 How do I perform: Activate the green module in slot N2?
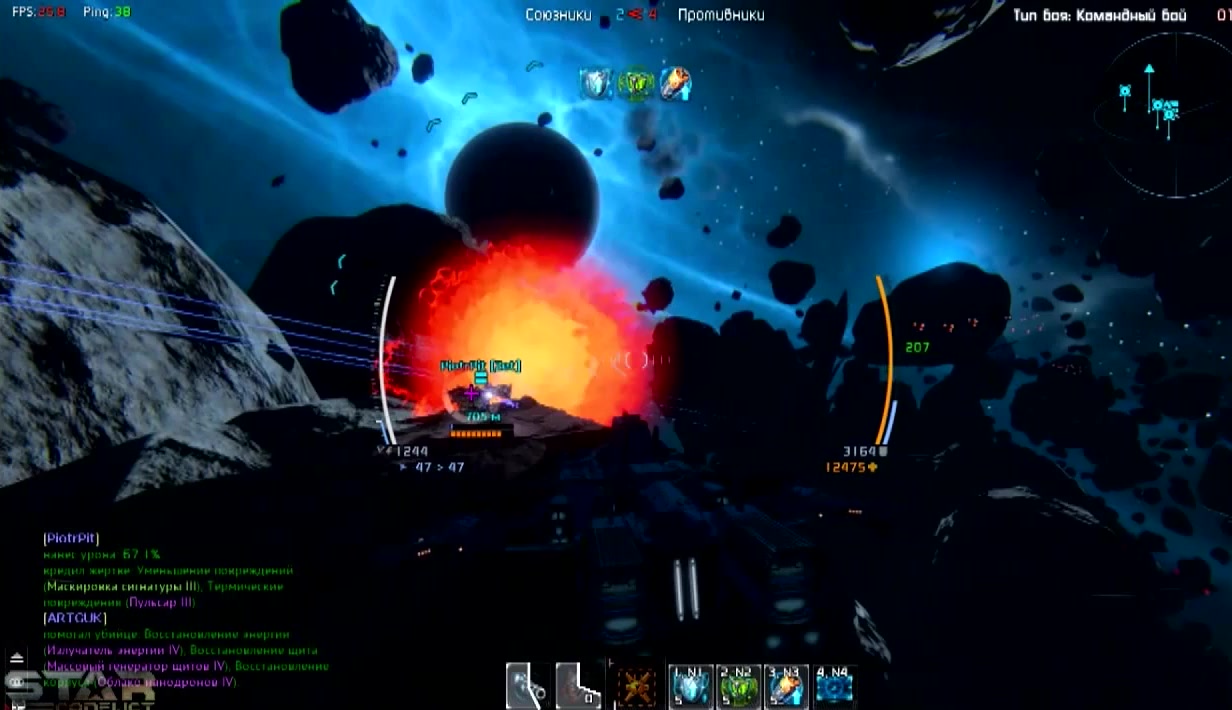740,688
